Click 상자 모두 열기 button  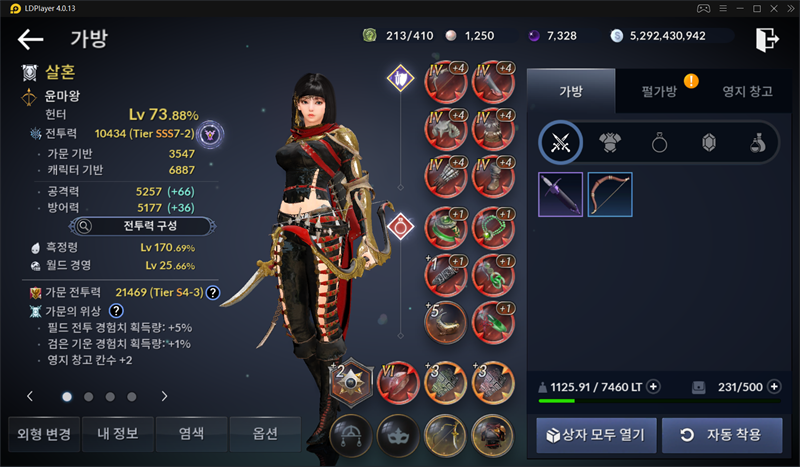coord(596,436)
